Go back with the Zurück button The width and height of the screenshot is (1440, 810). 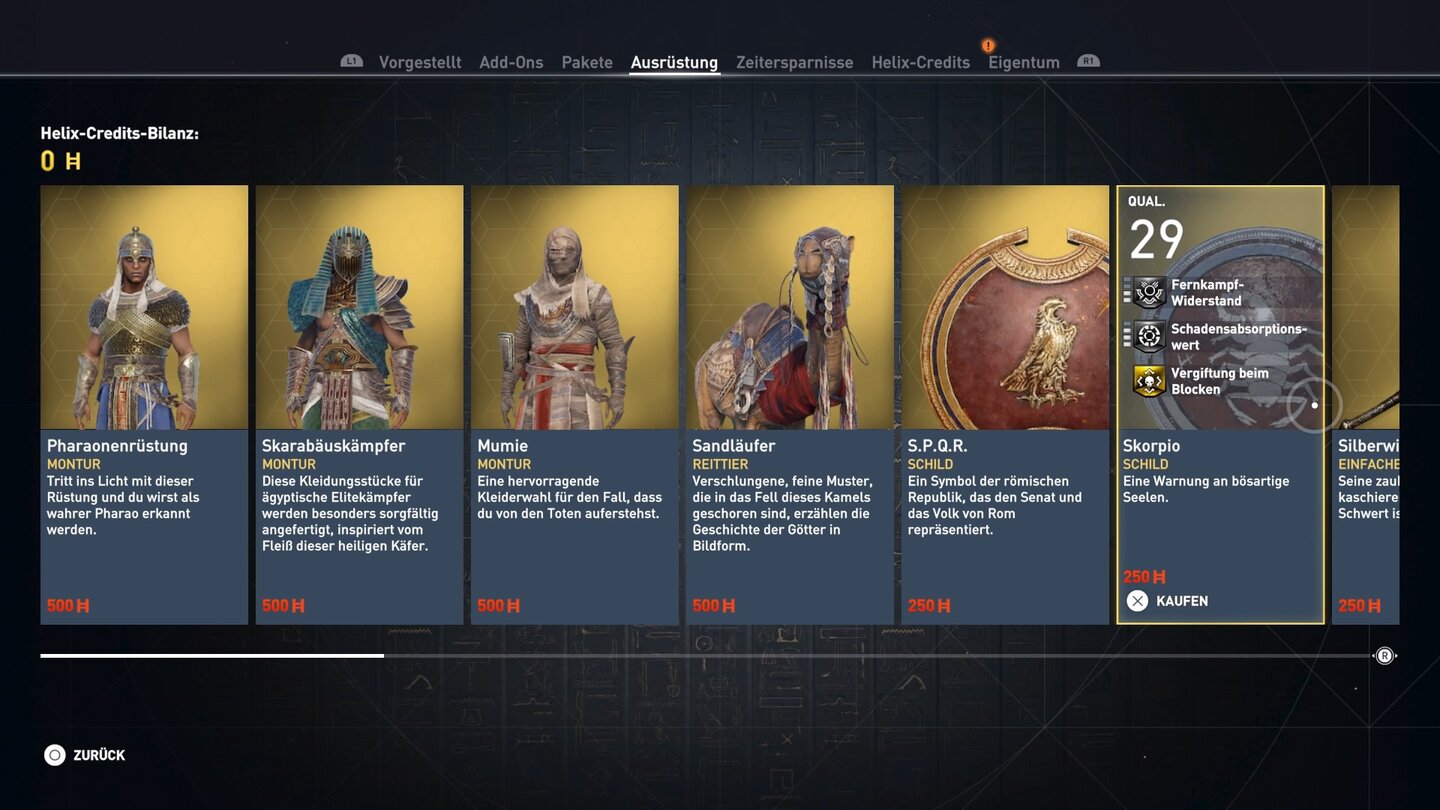click(85, 755)
